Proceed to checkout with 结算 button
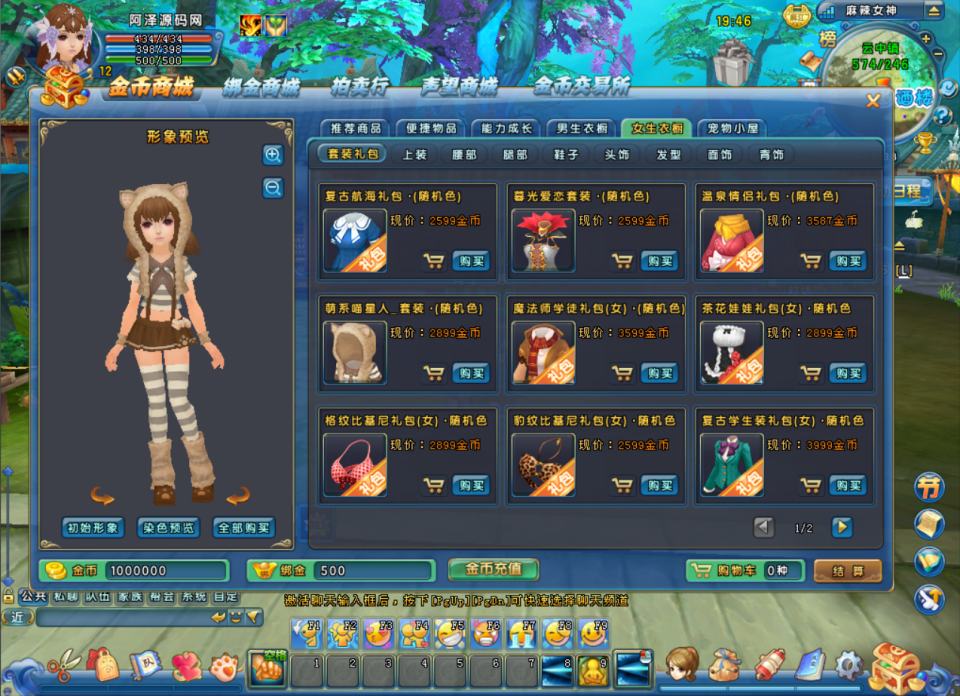 click(848, 571)
